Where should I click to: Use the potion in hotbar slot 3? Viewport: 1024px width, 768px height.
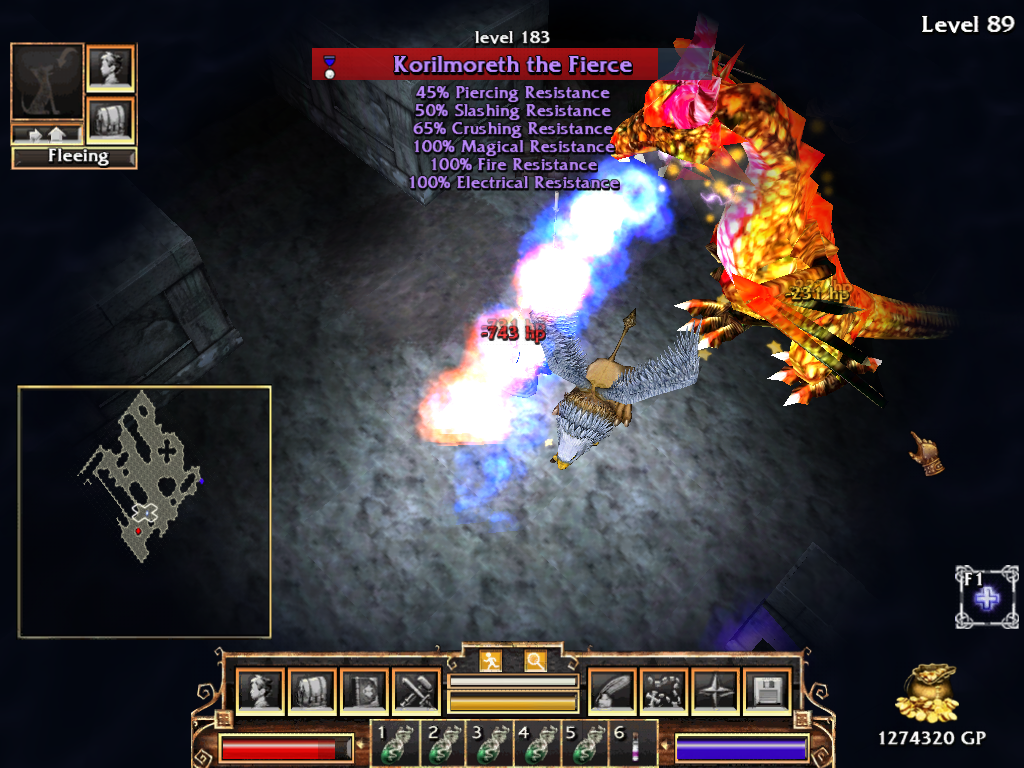point(489,747)
